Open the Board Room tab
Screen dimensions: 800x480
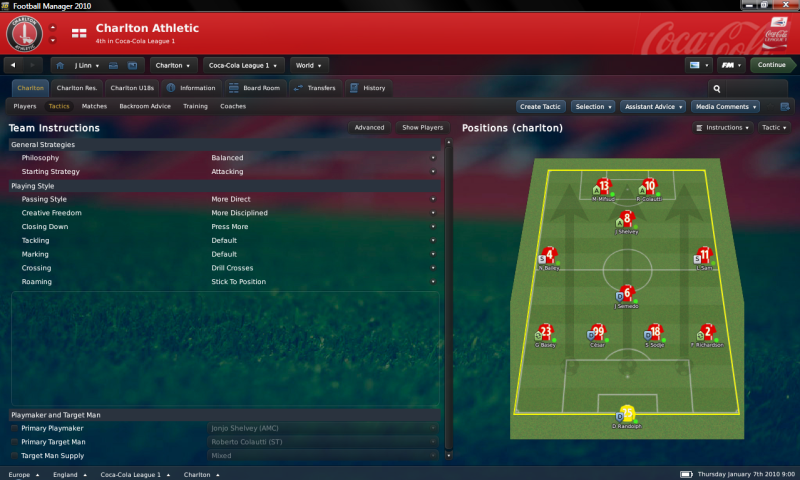(255, 88)
